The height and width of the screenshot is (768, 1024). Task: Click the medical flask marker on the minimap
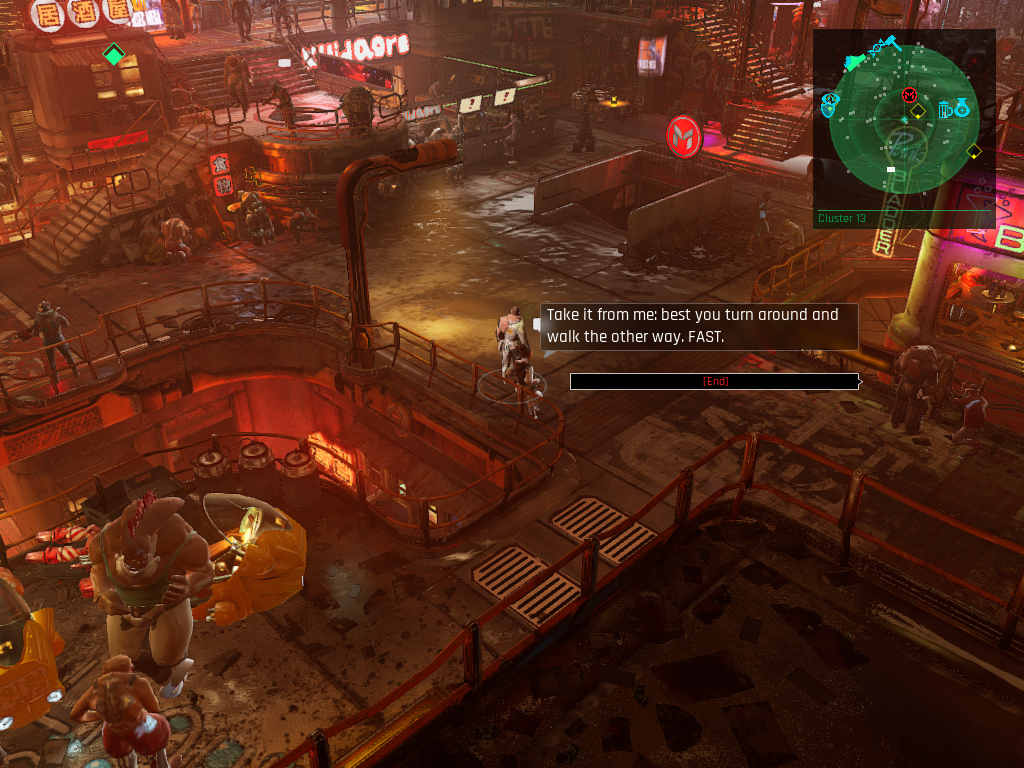pos(962,107)
